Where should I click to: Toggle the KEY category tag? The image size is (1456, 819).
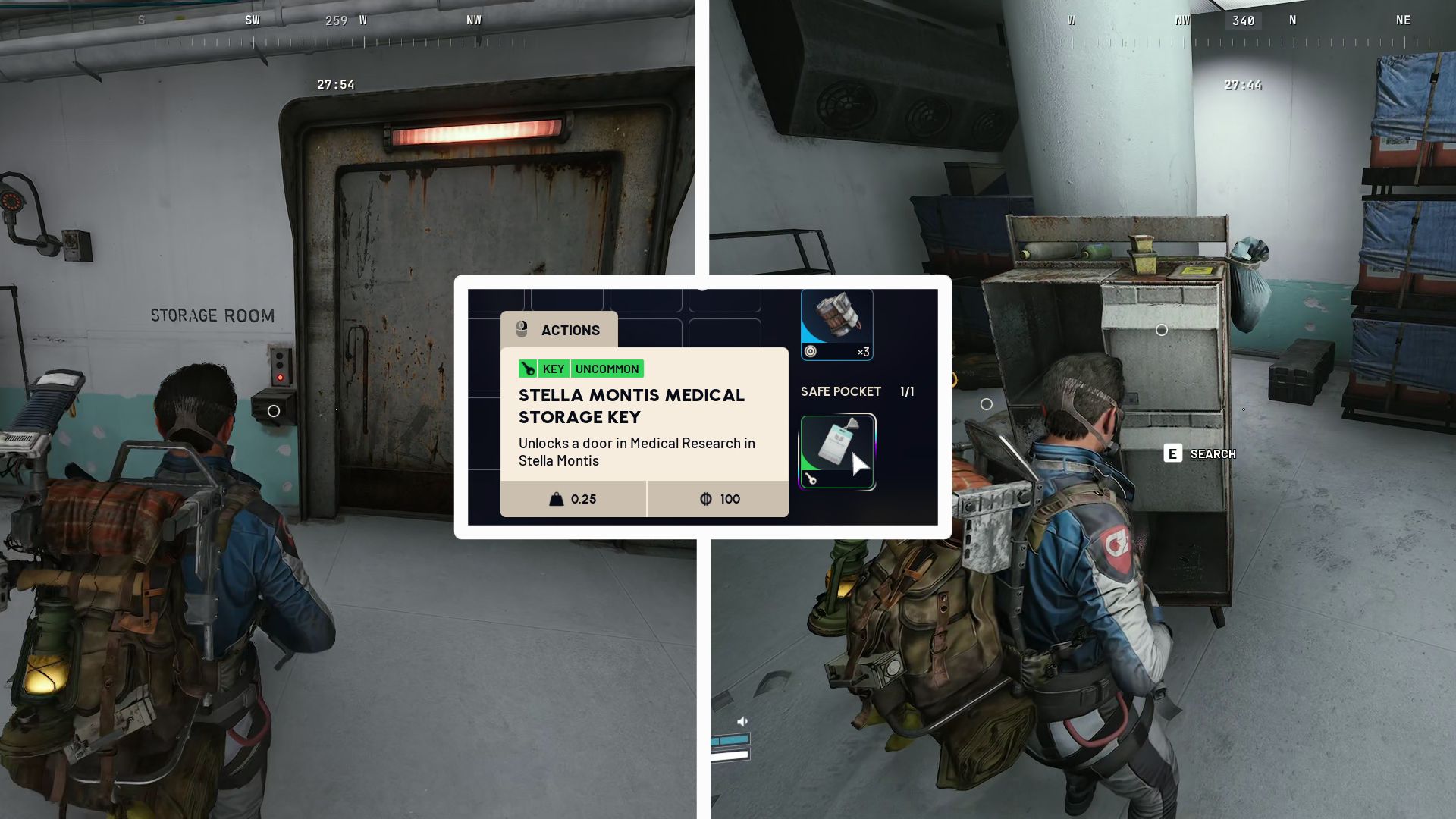[553, 369]
